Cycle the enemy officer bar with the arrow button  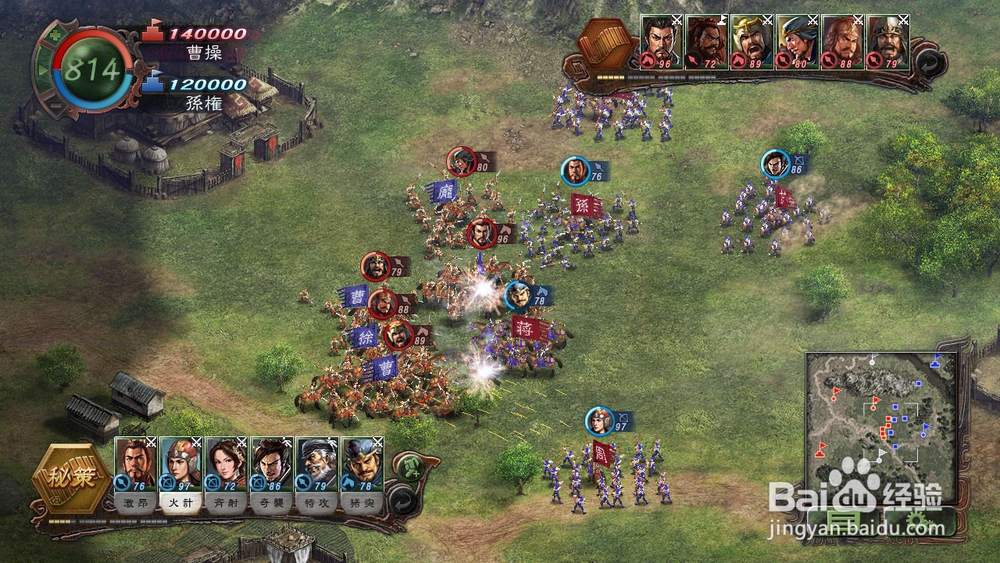click(929, 62)
